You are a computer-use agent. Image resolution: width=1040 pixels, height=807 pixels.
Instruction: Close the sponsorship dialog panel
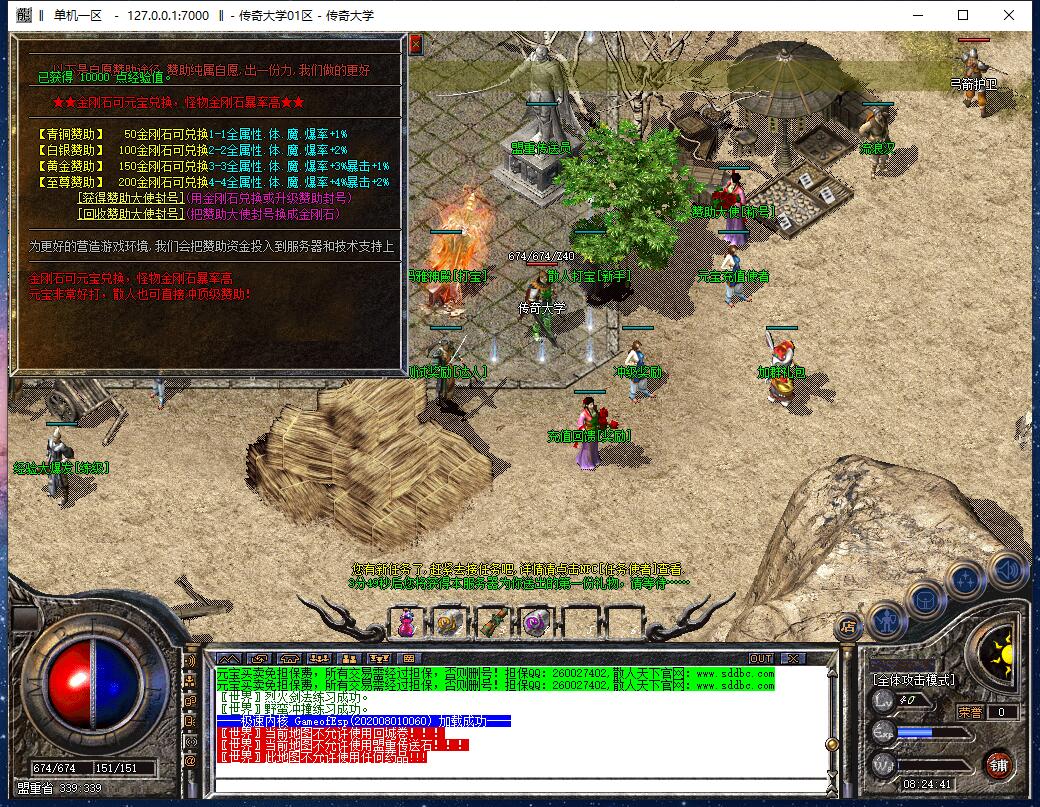416,44
